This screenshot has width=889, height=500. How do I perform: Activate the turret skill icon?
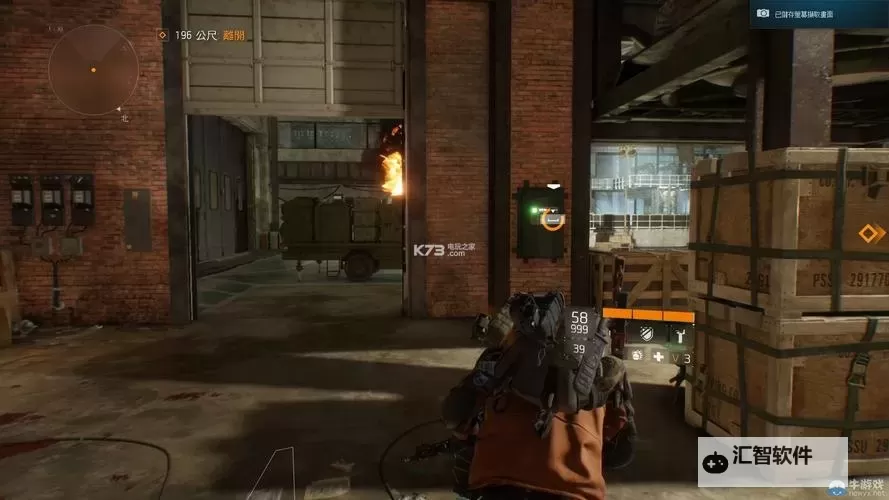[x=679, y=333]
